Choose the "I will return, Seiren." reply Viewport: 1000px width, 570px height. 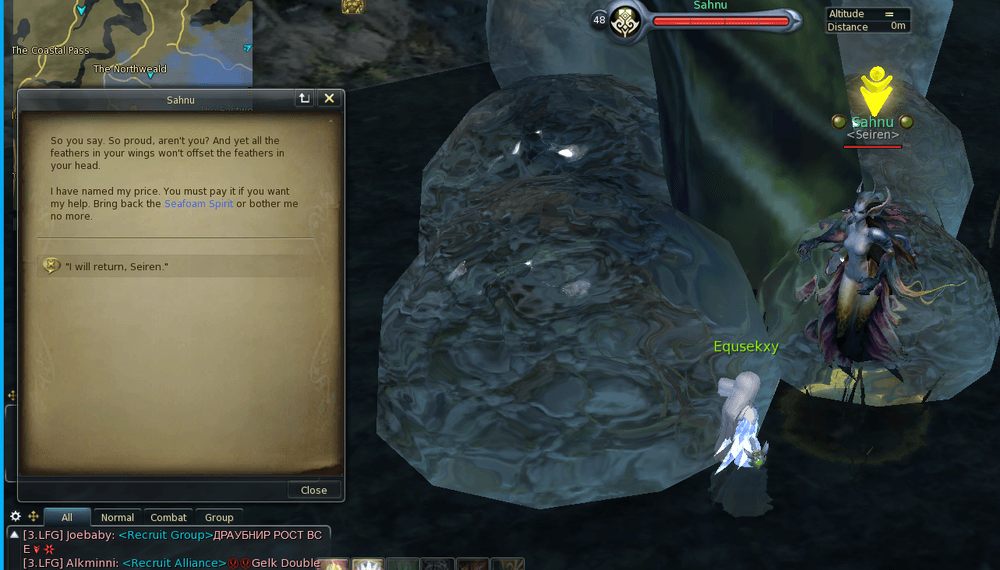(x=116, y=266)
